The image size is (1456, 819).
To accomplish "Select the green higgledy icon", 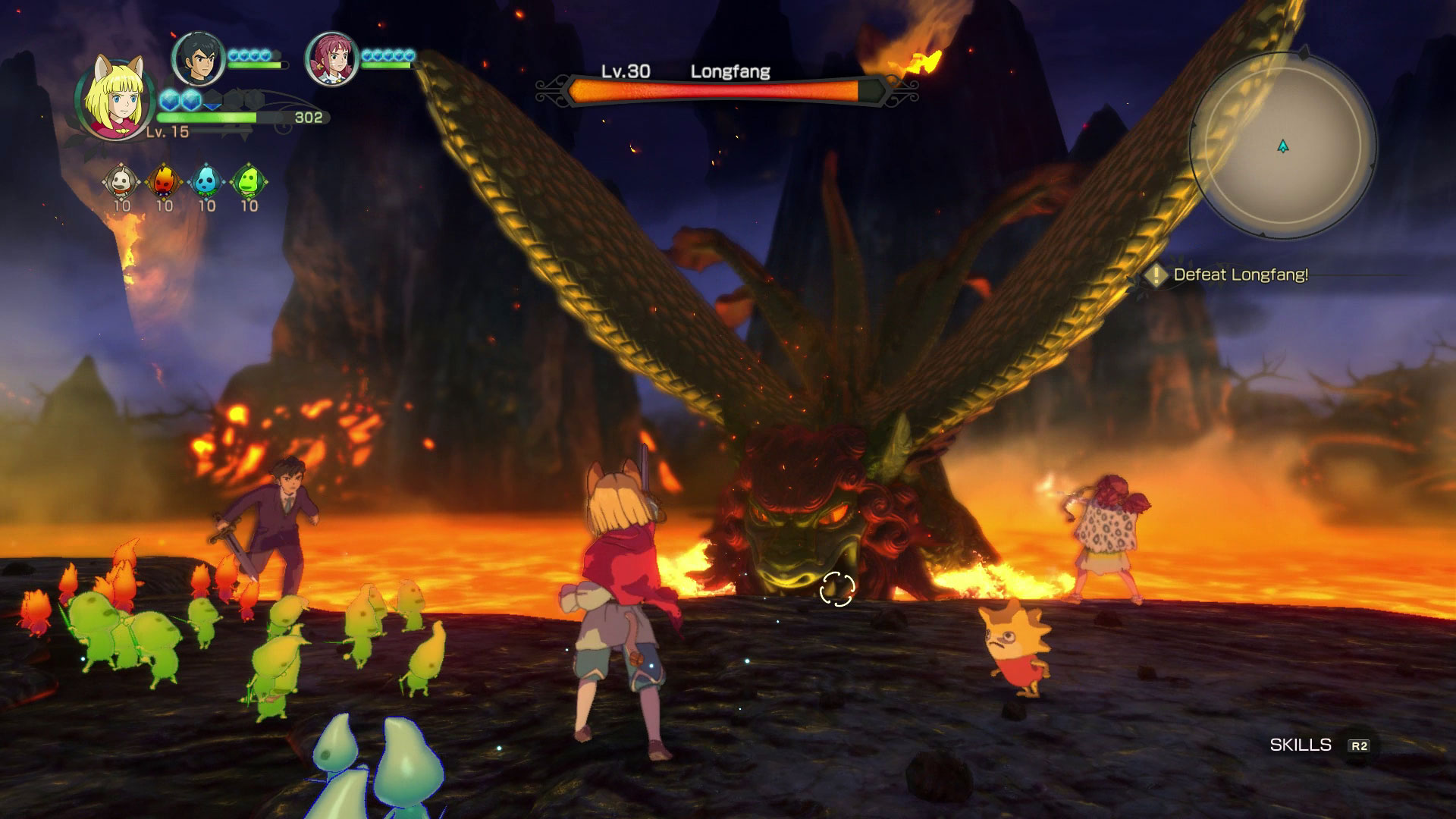I will (249, 181).
